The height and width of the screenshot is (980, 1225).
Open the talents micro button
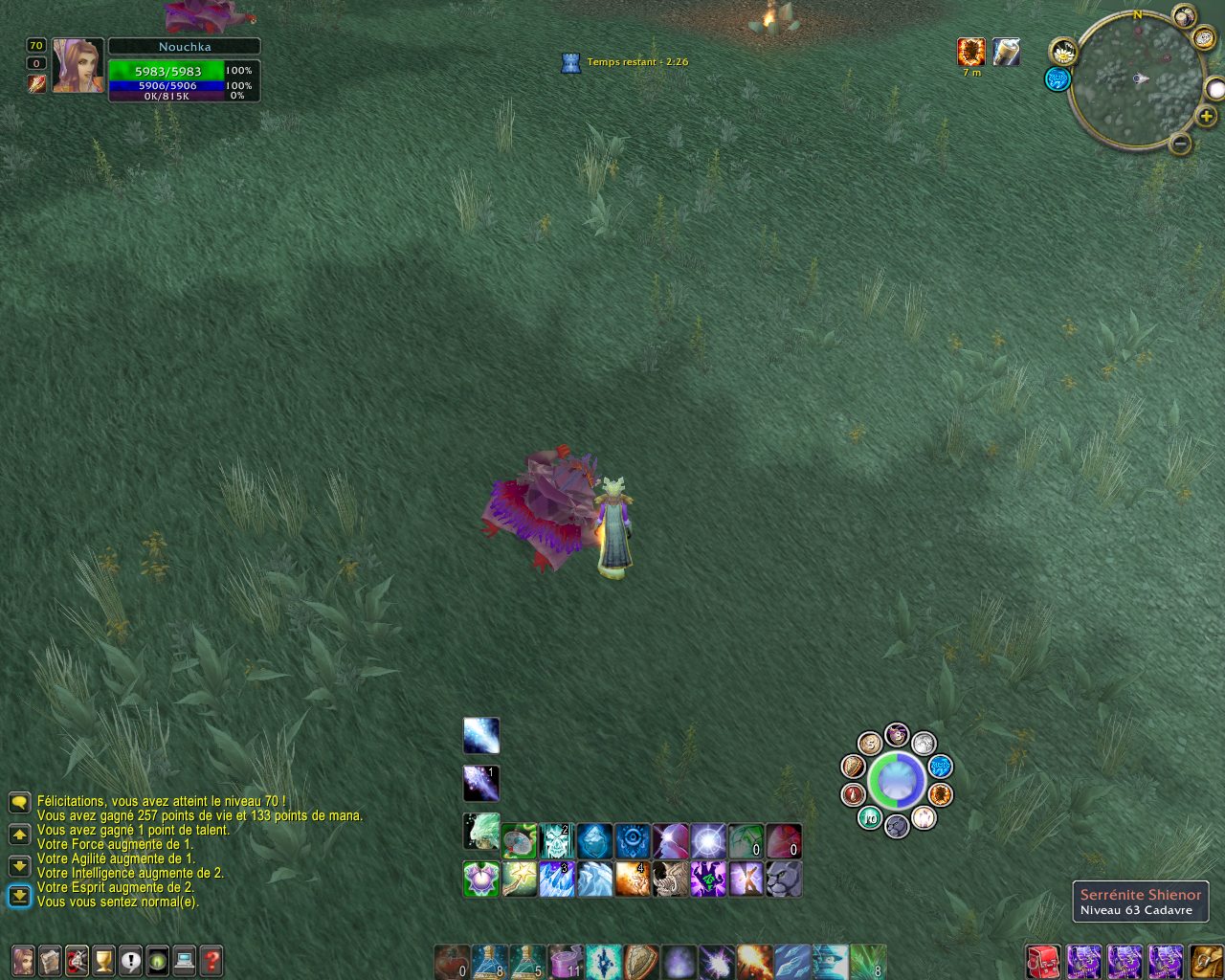[77, 960]
